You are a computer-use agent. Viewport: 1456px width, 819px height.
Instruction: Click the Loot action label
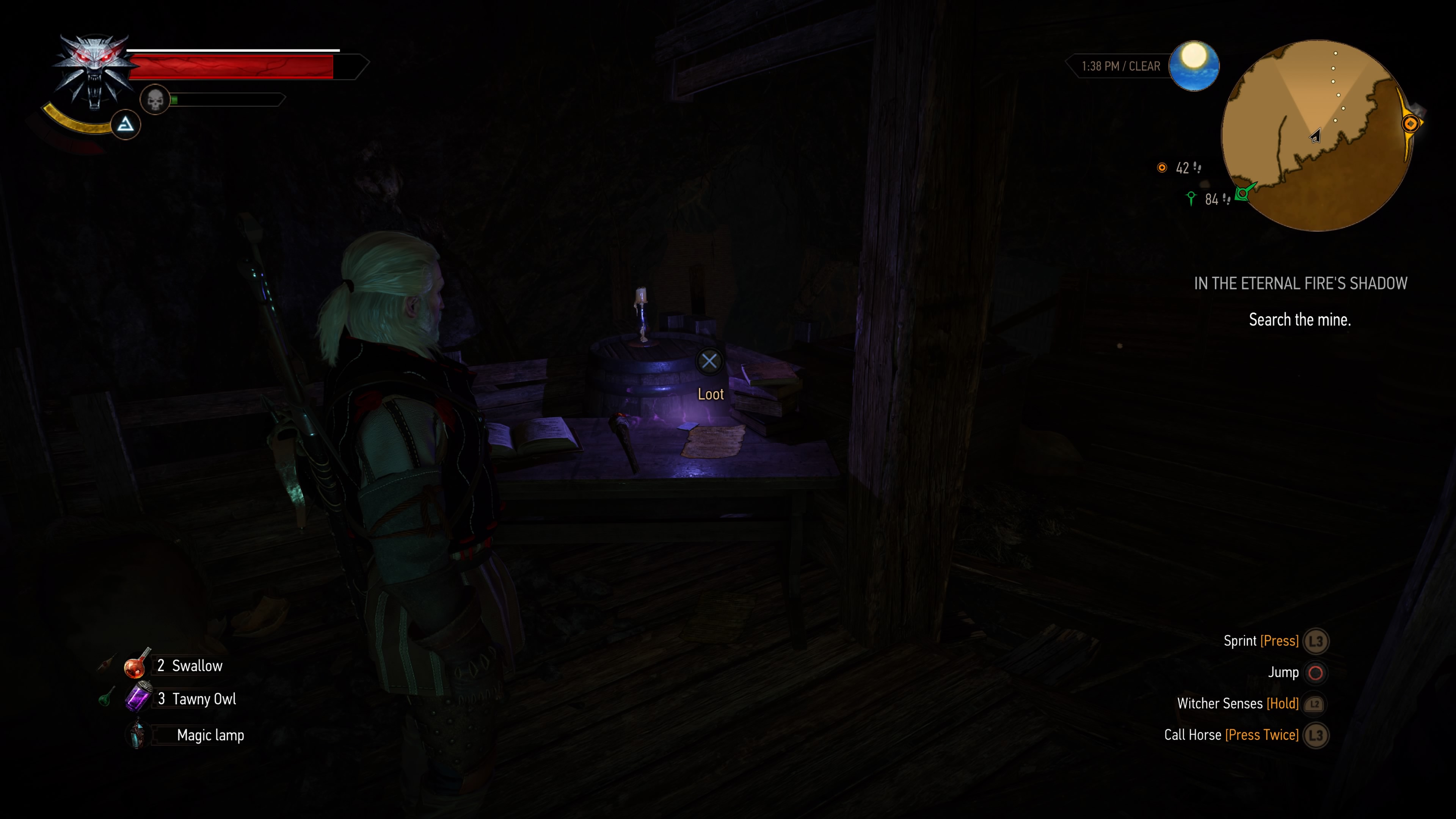pyautogui.click(x=711, y=394)
